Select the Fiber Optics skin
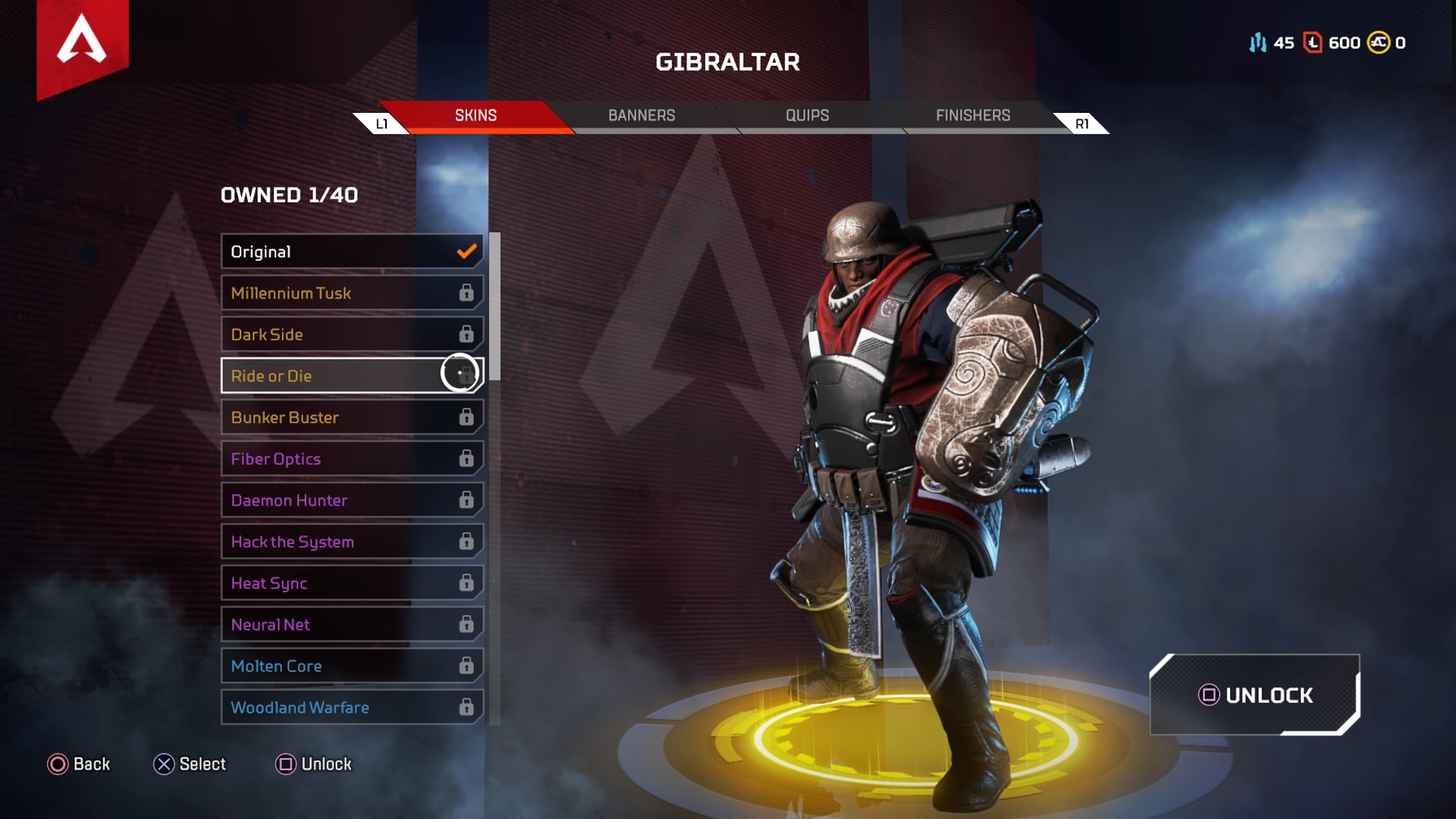This screenshot has height=819, width=1456. tap(352, 459)
